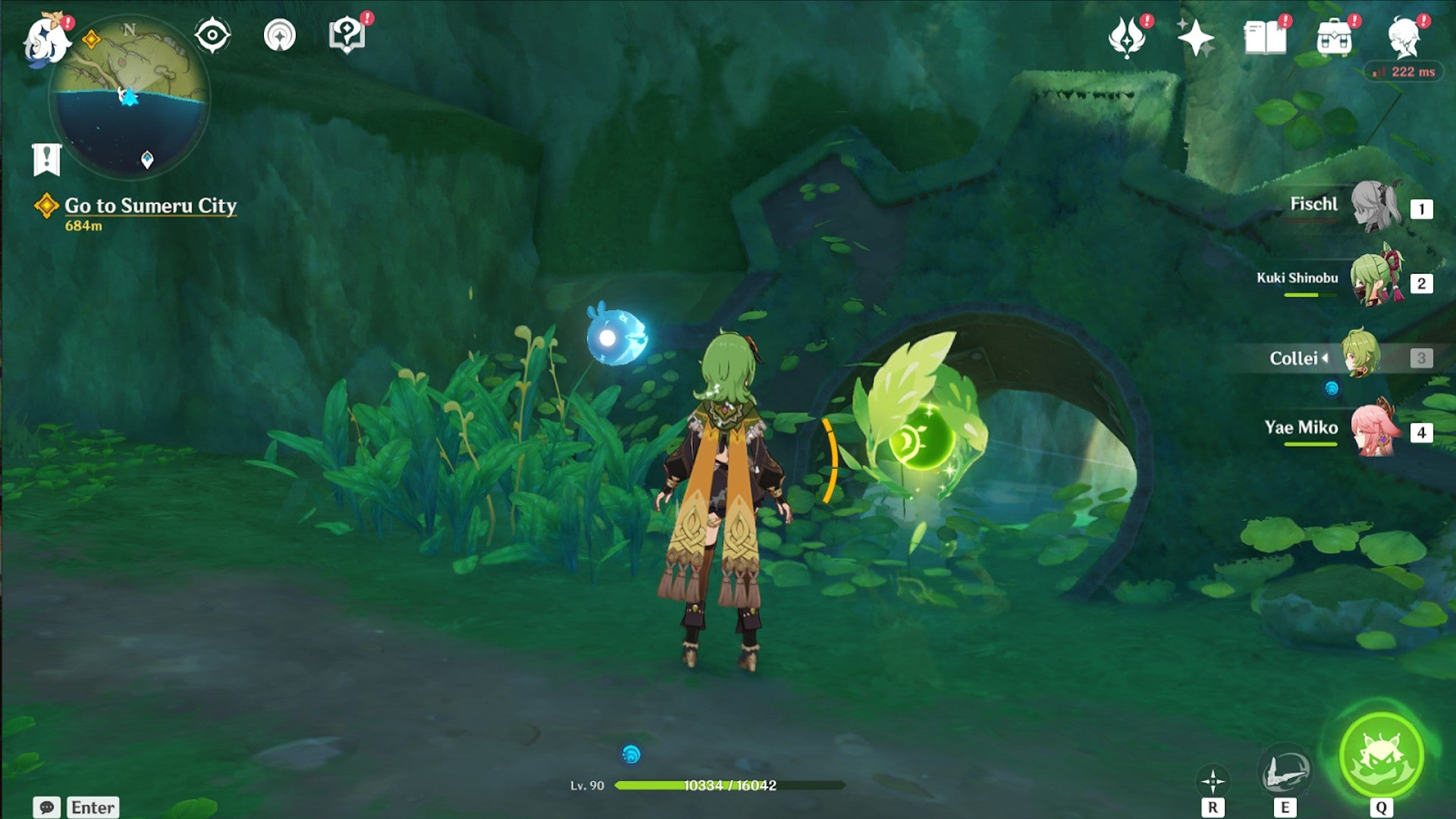Open the Adventurer Handbook book icon
The image size is (1456, 819).
(1265, 38)
